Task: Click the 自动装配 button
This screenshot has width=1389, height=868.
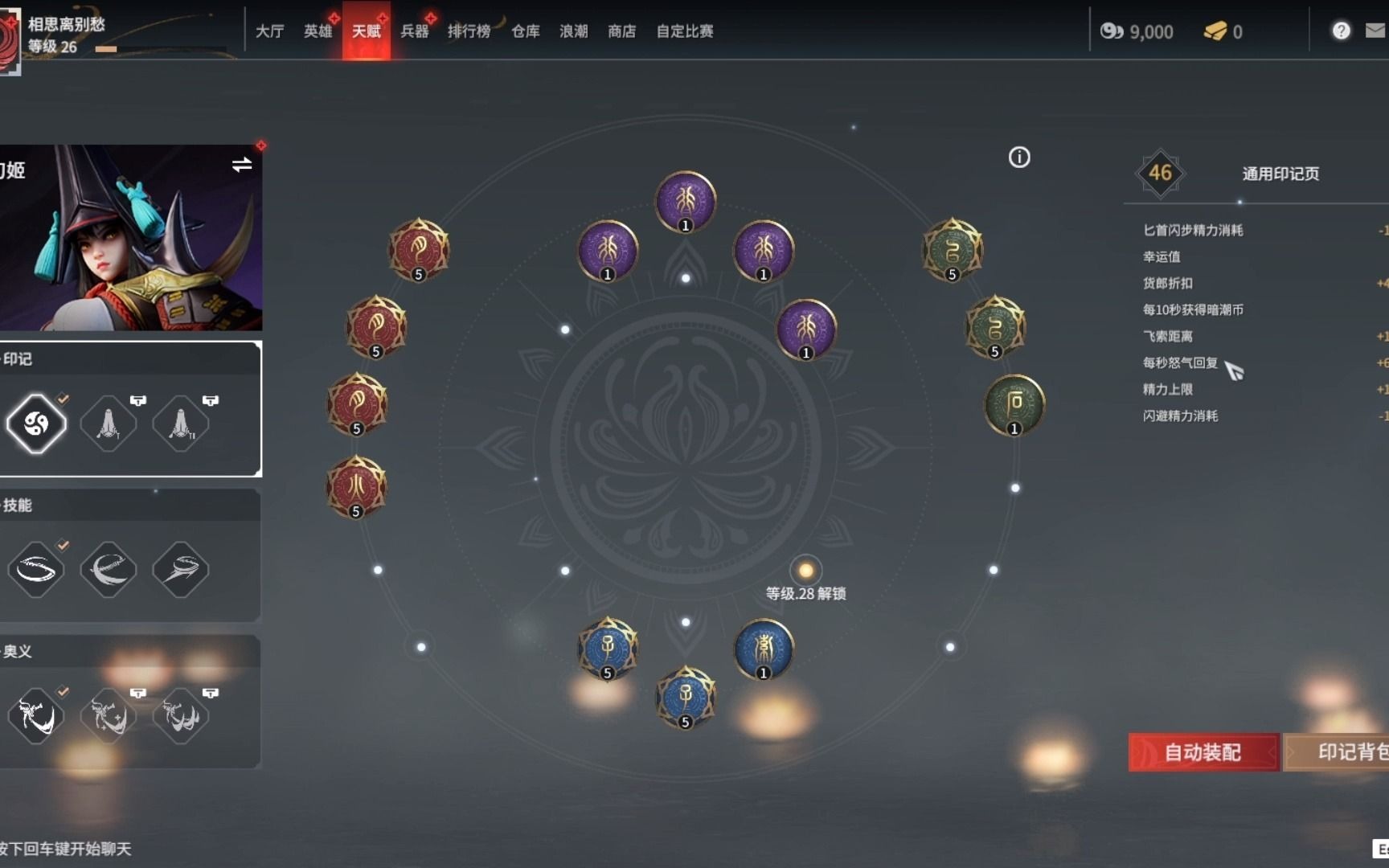Action: pos(1203,752)
